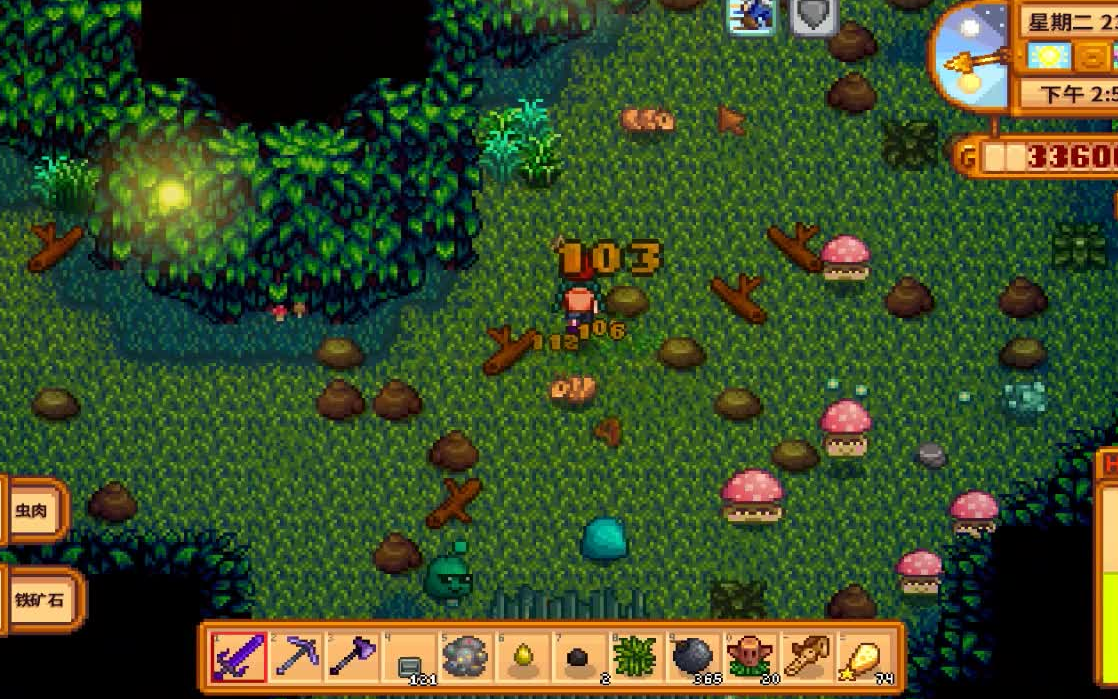Screen dimensions: 1118x699
Task: Equip the bomb stack of 365
Action: pyautogui.click(x=692, y=657)
